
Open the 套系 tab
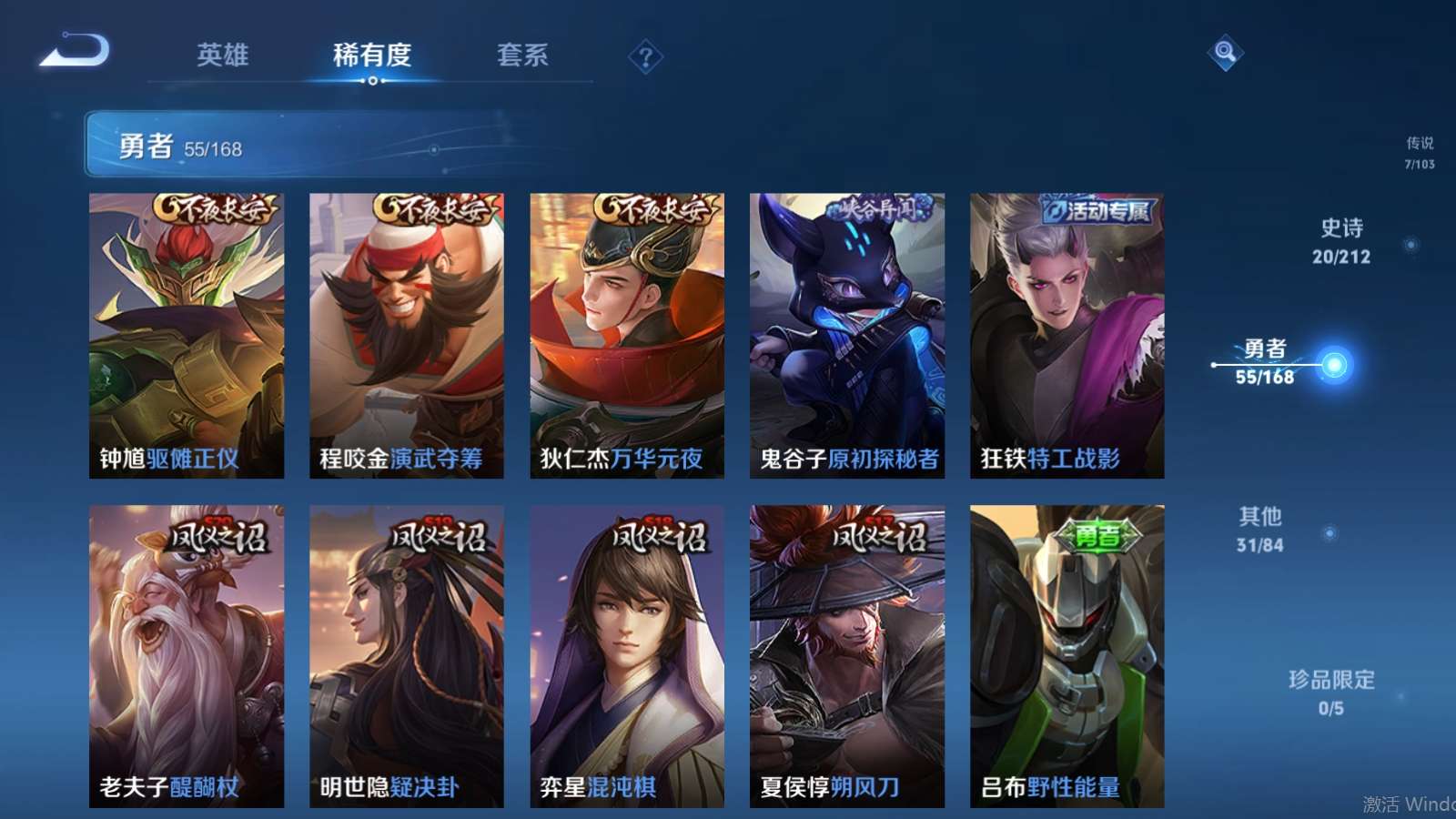[x=522, y=55]
